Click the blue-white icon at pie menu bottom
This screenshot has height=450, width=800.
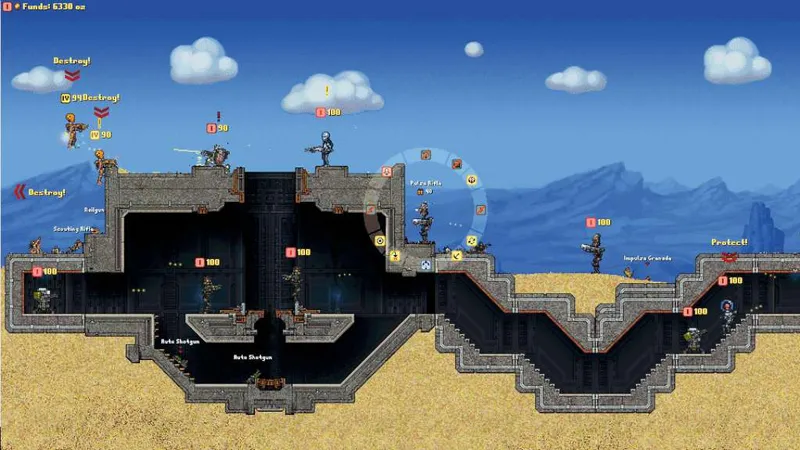point(426,264)
